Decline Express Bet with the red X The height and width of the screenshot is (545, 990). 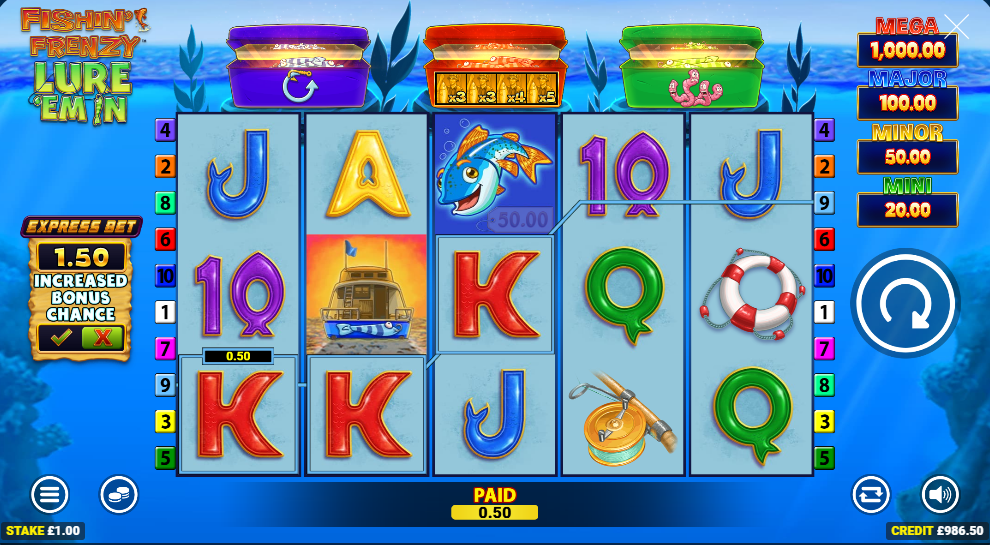[102, 338]
